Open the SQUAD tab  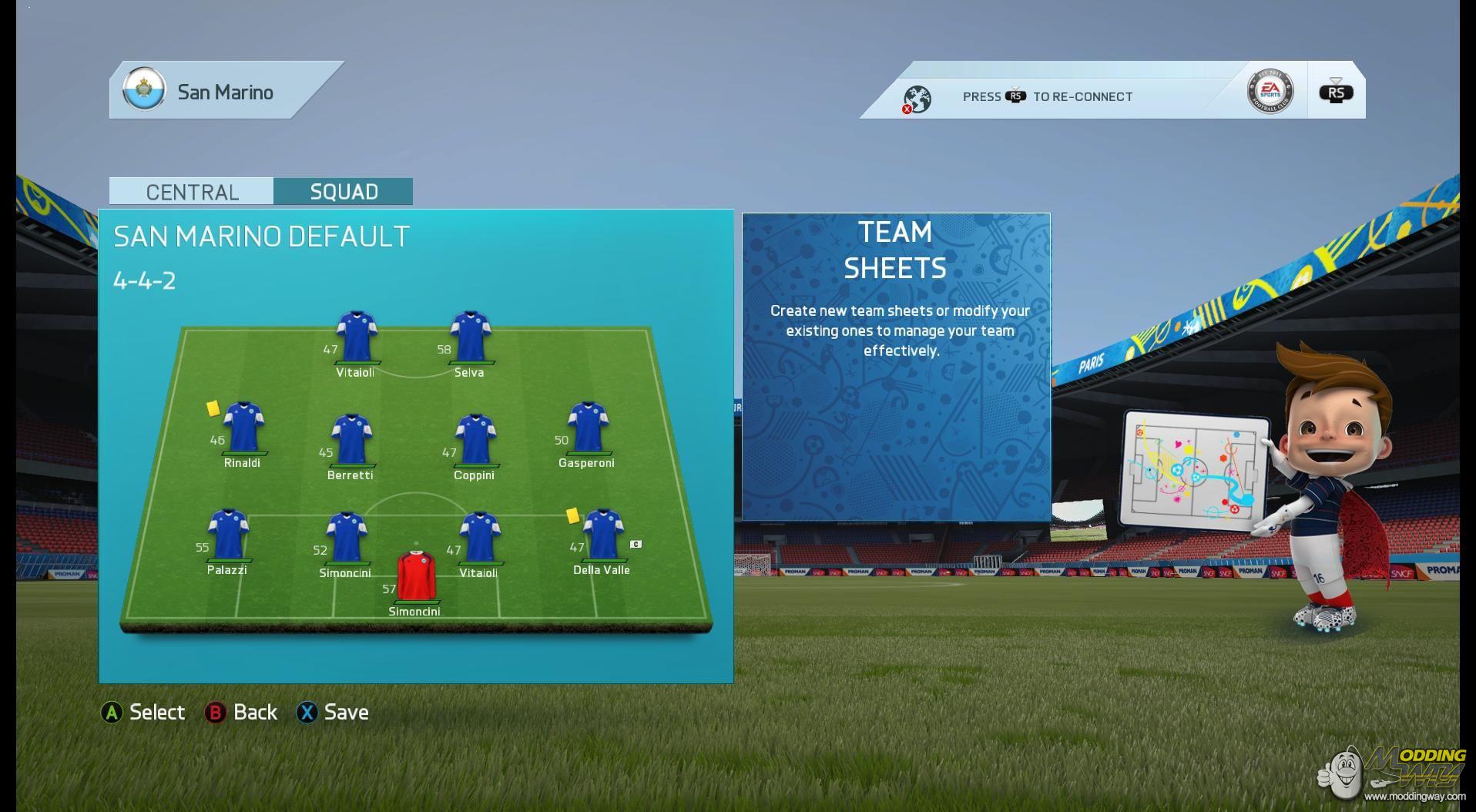343,191
